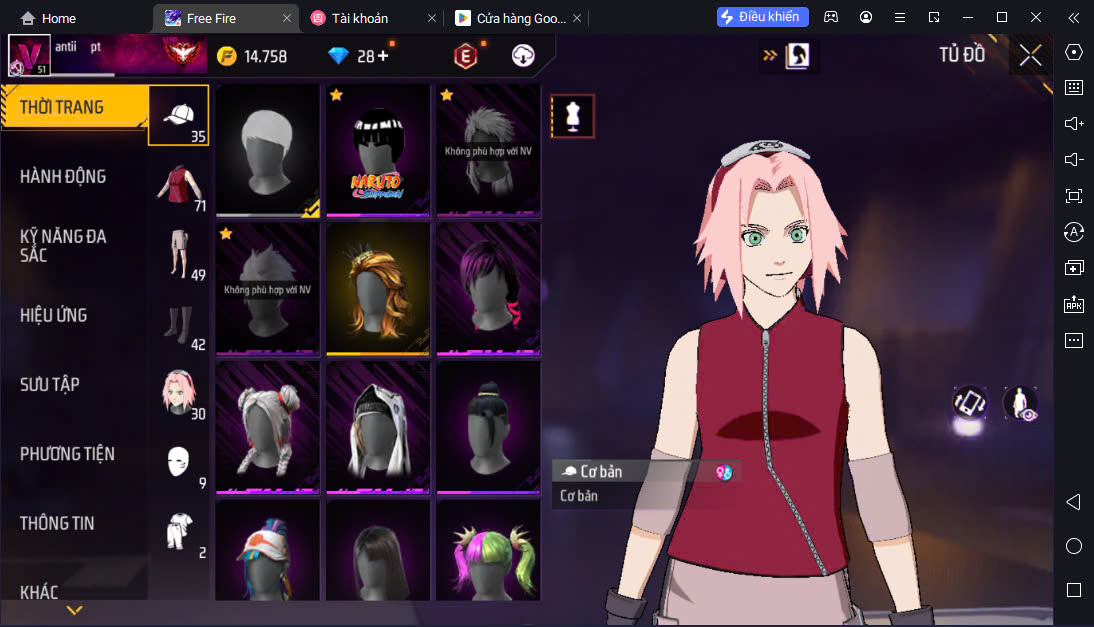The width and height of the screenshot is (1094, 627).
Task: Select the THỜI TRANG category
Action: point(62,107)
